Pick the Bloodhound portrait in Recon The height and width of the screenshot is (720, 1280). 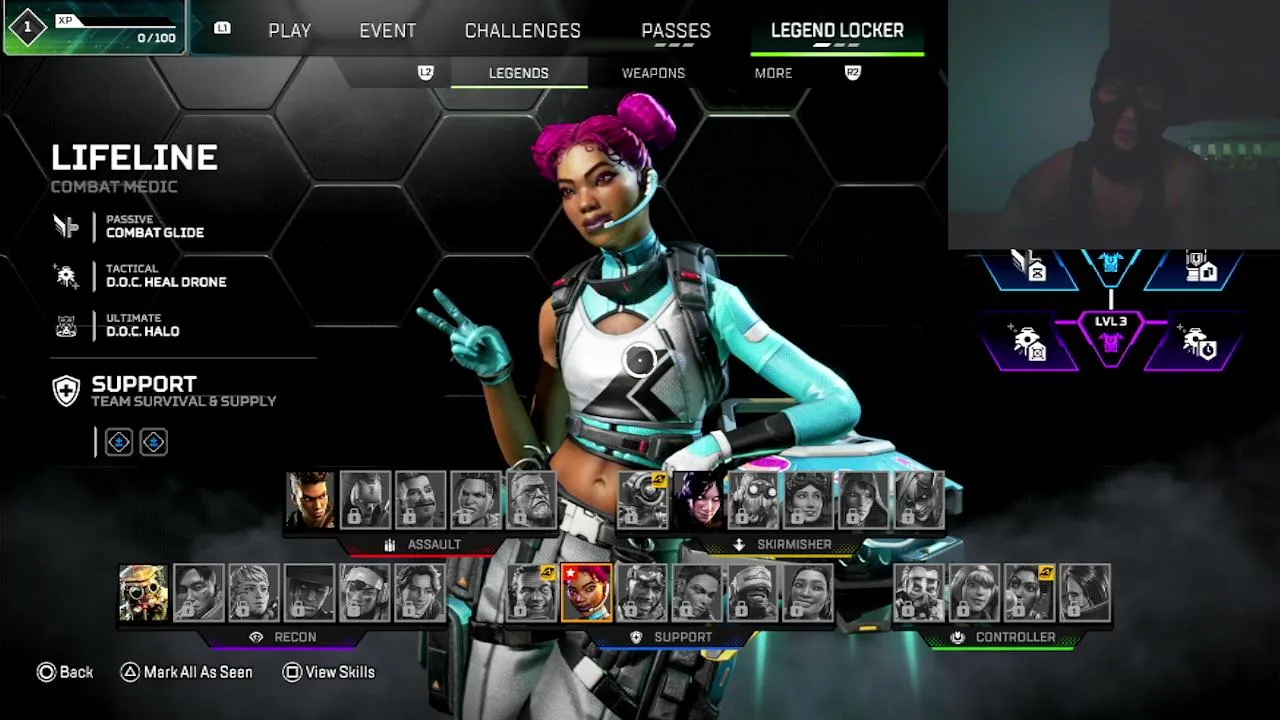[143, 592]
